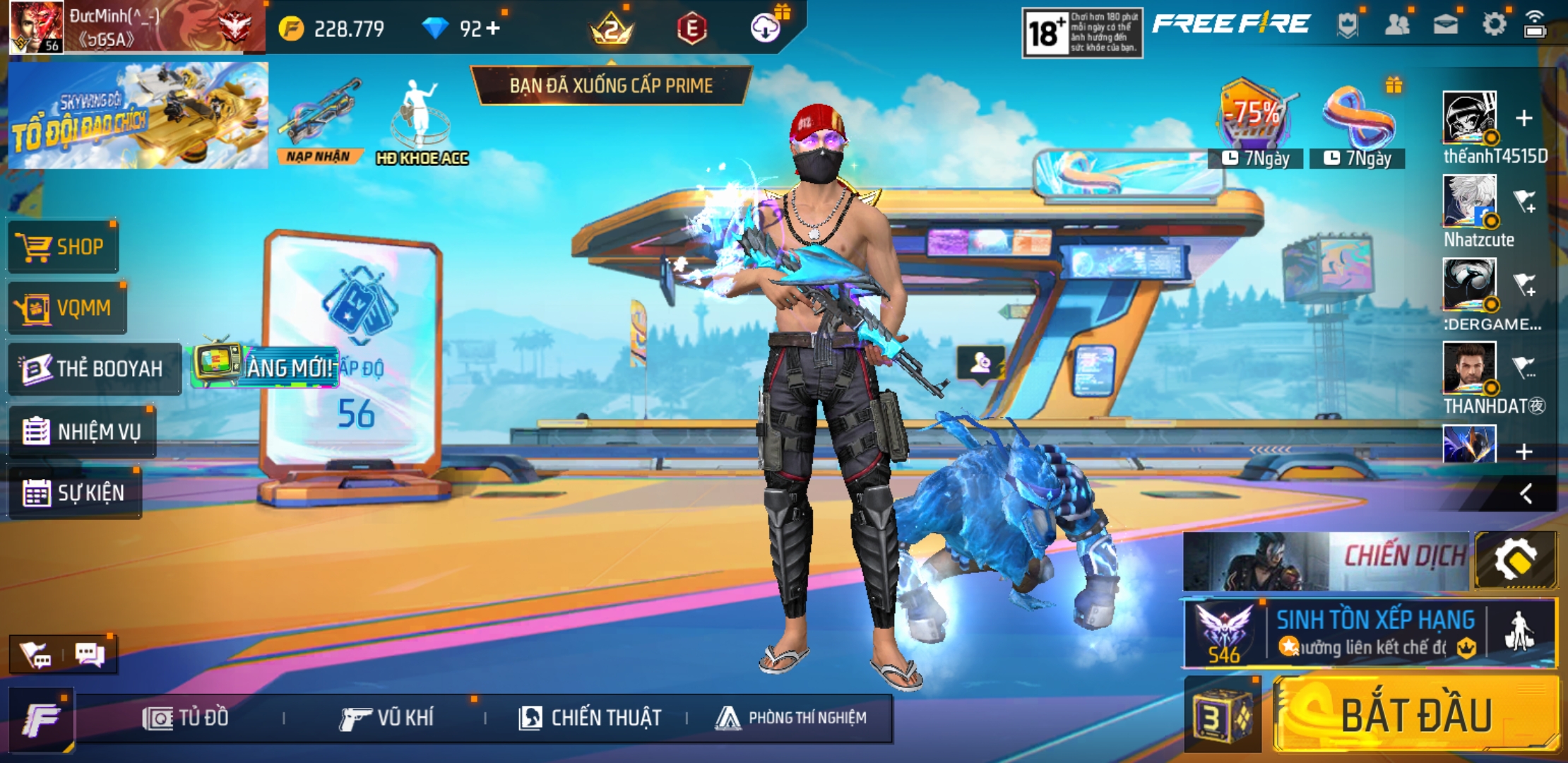
Task: Open the CHIẾN DỊCH campaign banner
Action: click(1326, 560)
